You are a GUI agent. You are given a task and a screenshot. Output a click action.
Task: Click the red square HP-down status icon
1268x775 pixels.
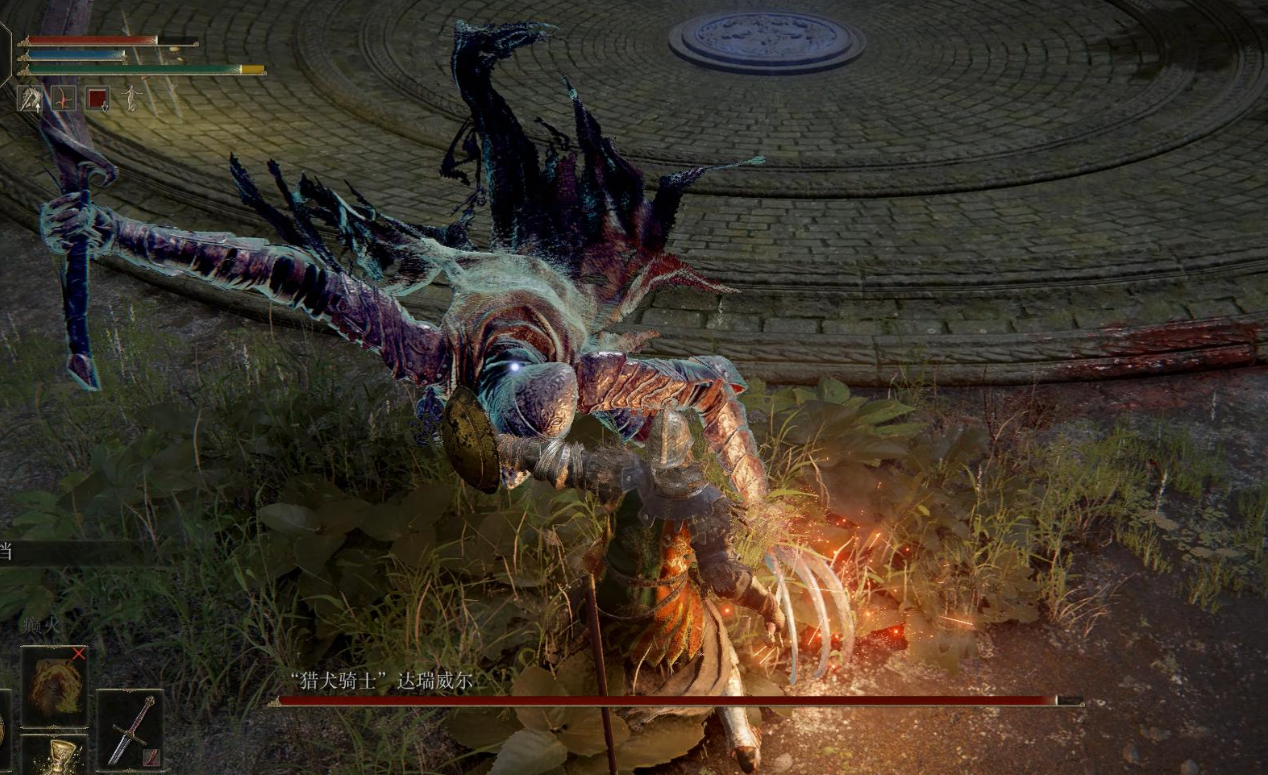pos(97,98)
